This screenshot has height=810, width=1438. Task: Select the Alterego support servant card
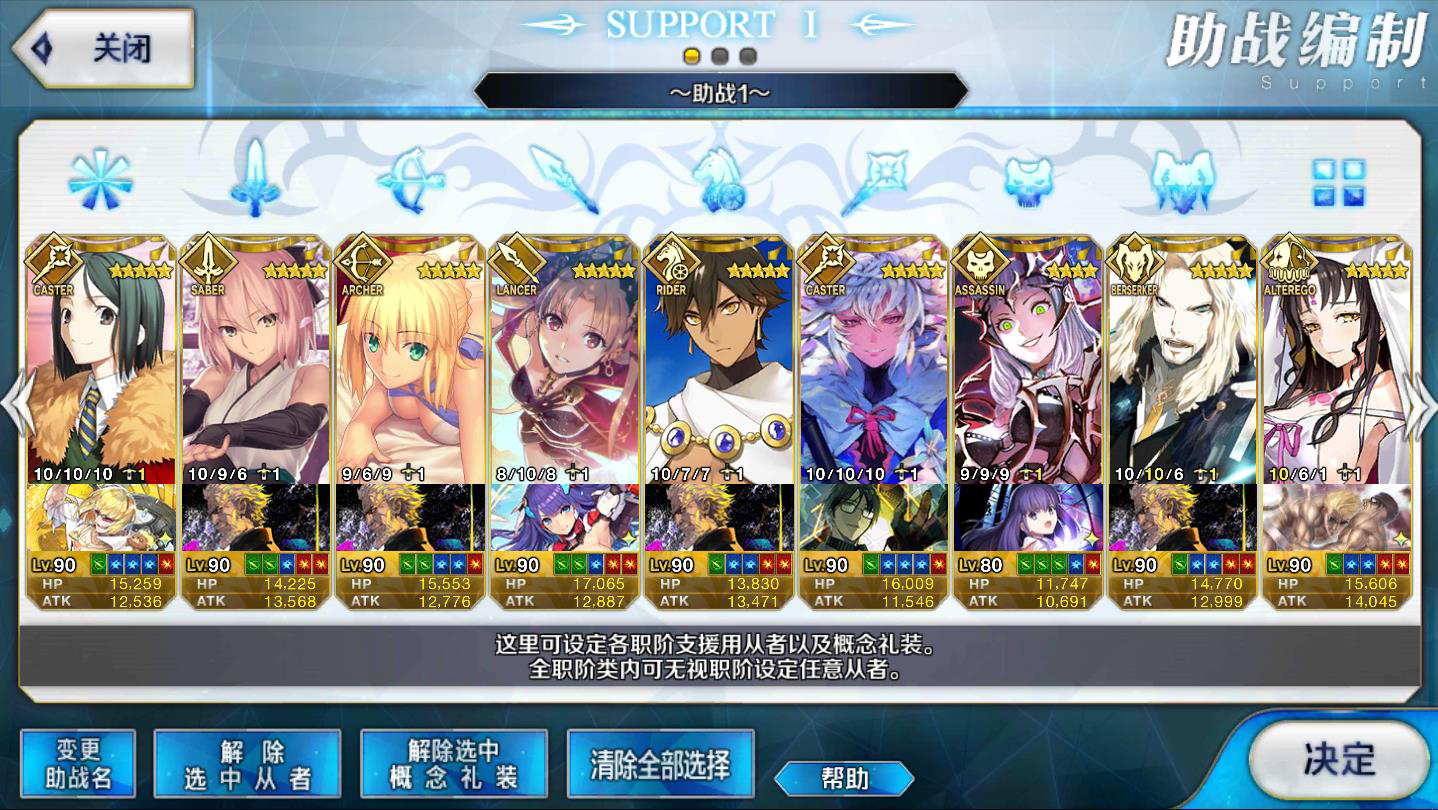(1336, 360)
